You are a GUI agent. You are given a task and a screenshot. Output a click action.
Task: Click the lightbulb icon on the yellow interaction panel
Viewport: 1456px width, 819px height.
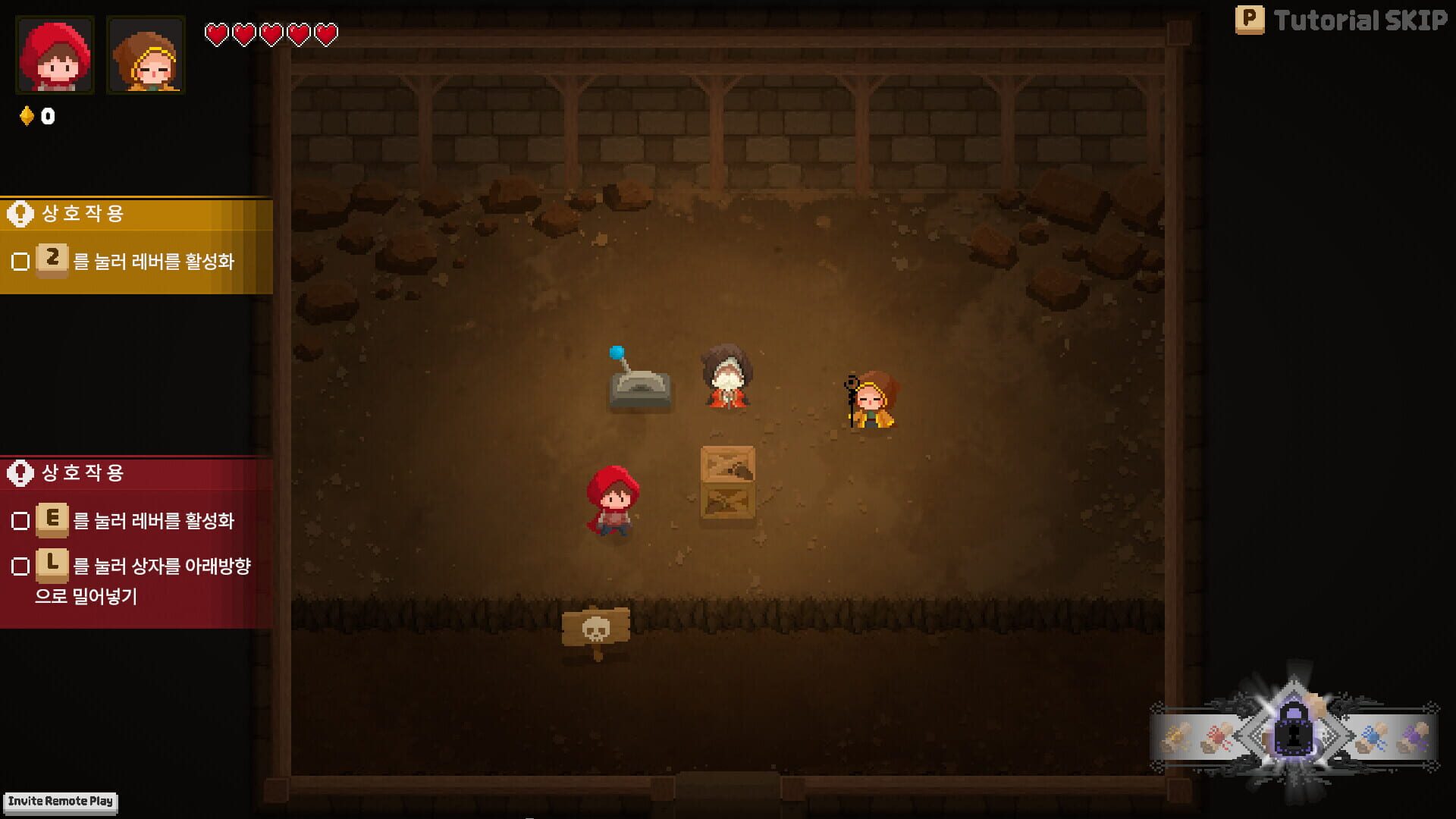tap(20, 213)
